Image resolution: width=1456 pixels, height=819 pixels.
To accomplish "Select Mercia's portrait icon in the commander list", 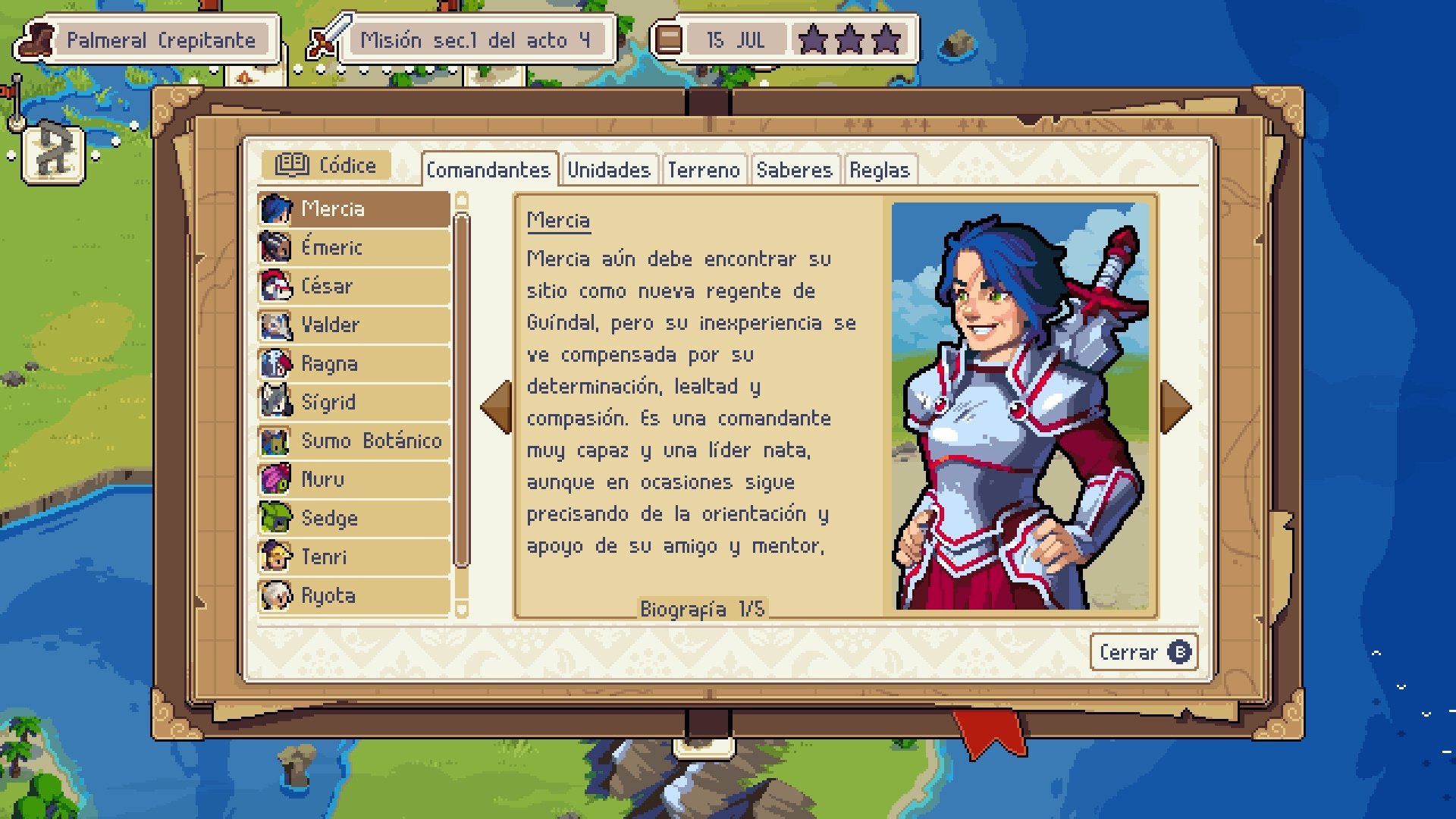I will pyautogui.click(x=278, y=209).
